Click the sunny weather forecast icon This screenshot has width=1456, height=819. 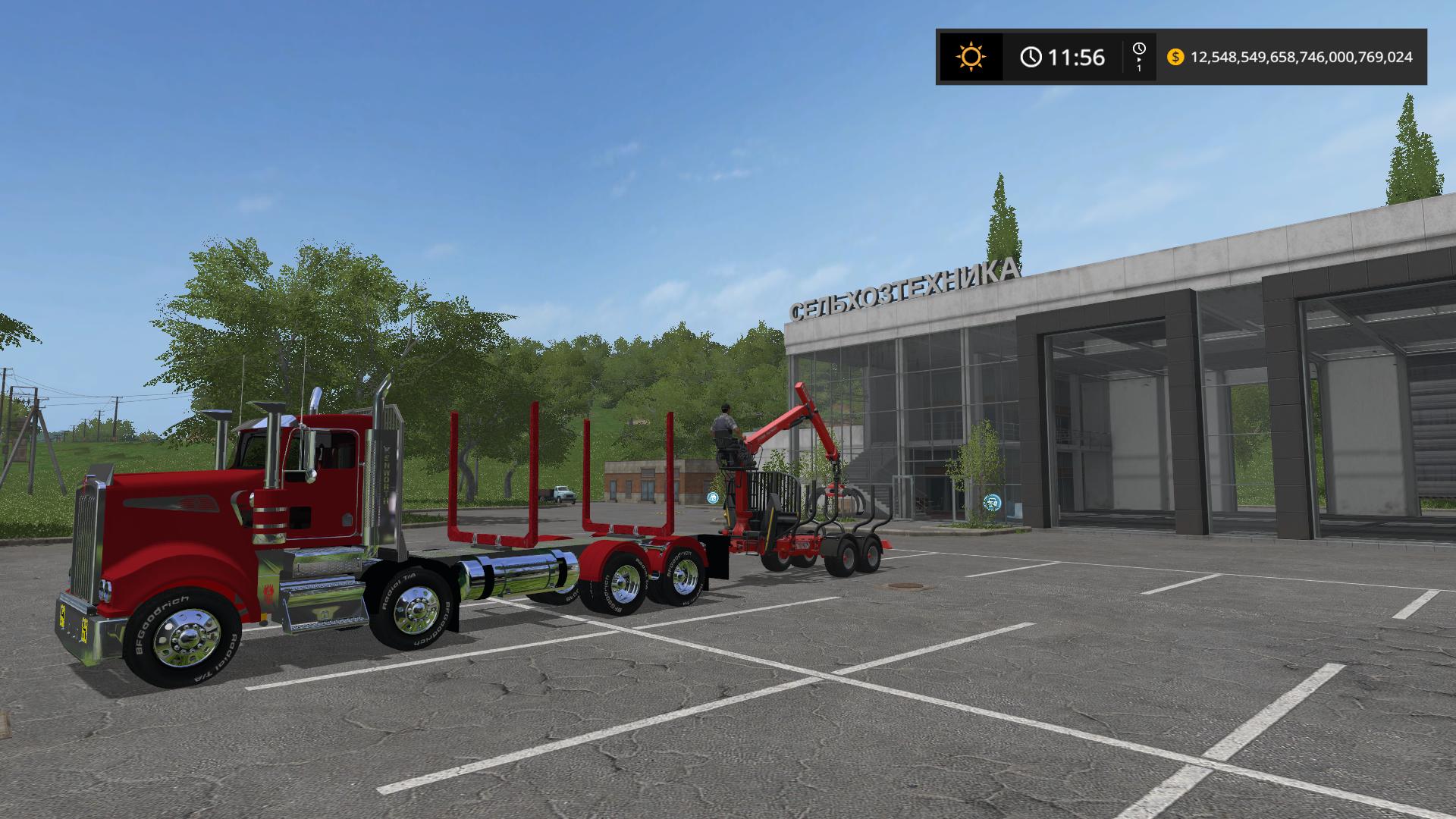pos(971,57)
